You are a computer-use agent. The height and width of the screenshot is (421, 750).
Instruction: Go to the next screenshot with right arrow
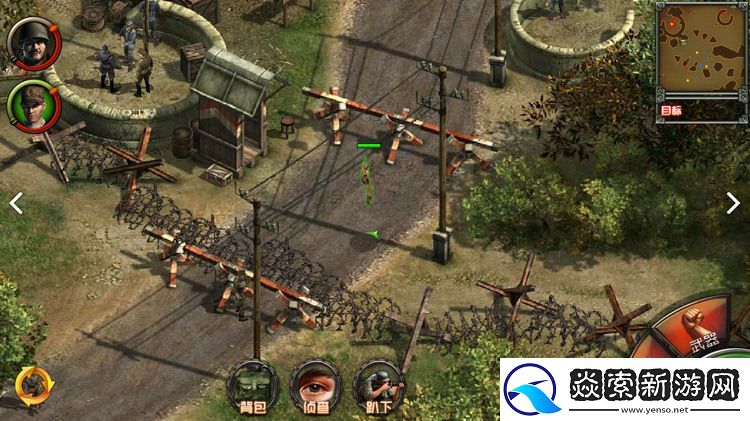coord(733,202)
